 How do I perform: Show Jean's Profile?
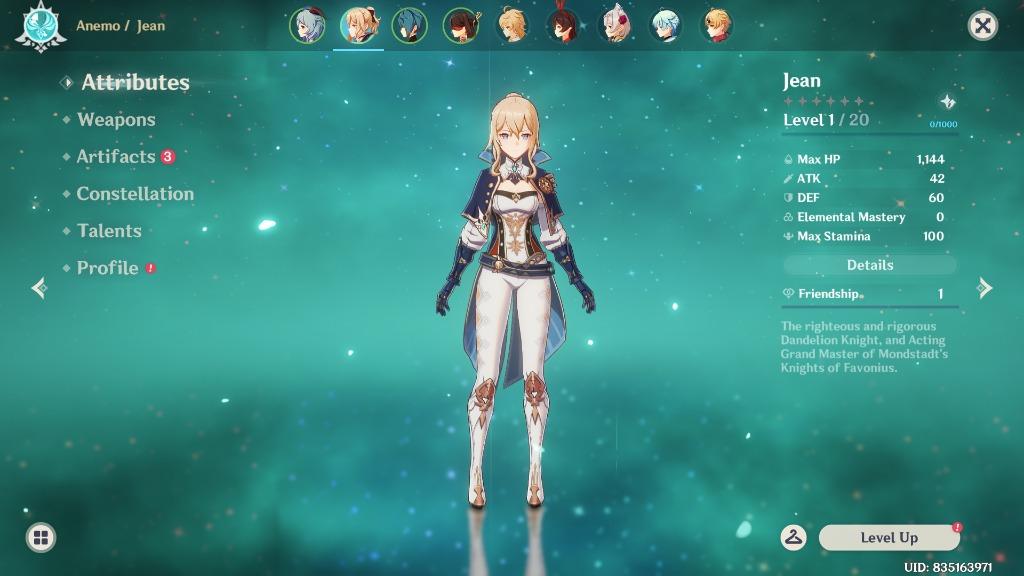click(x=107, y=268)
